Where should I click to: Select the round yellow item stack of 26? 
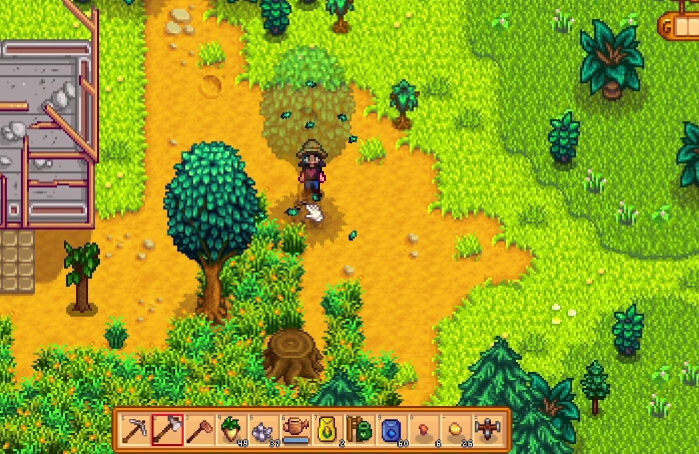click(x=455, y=429)
